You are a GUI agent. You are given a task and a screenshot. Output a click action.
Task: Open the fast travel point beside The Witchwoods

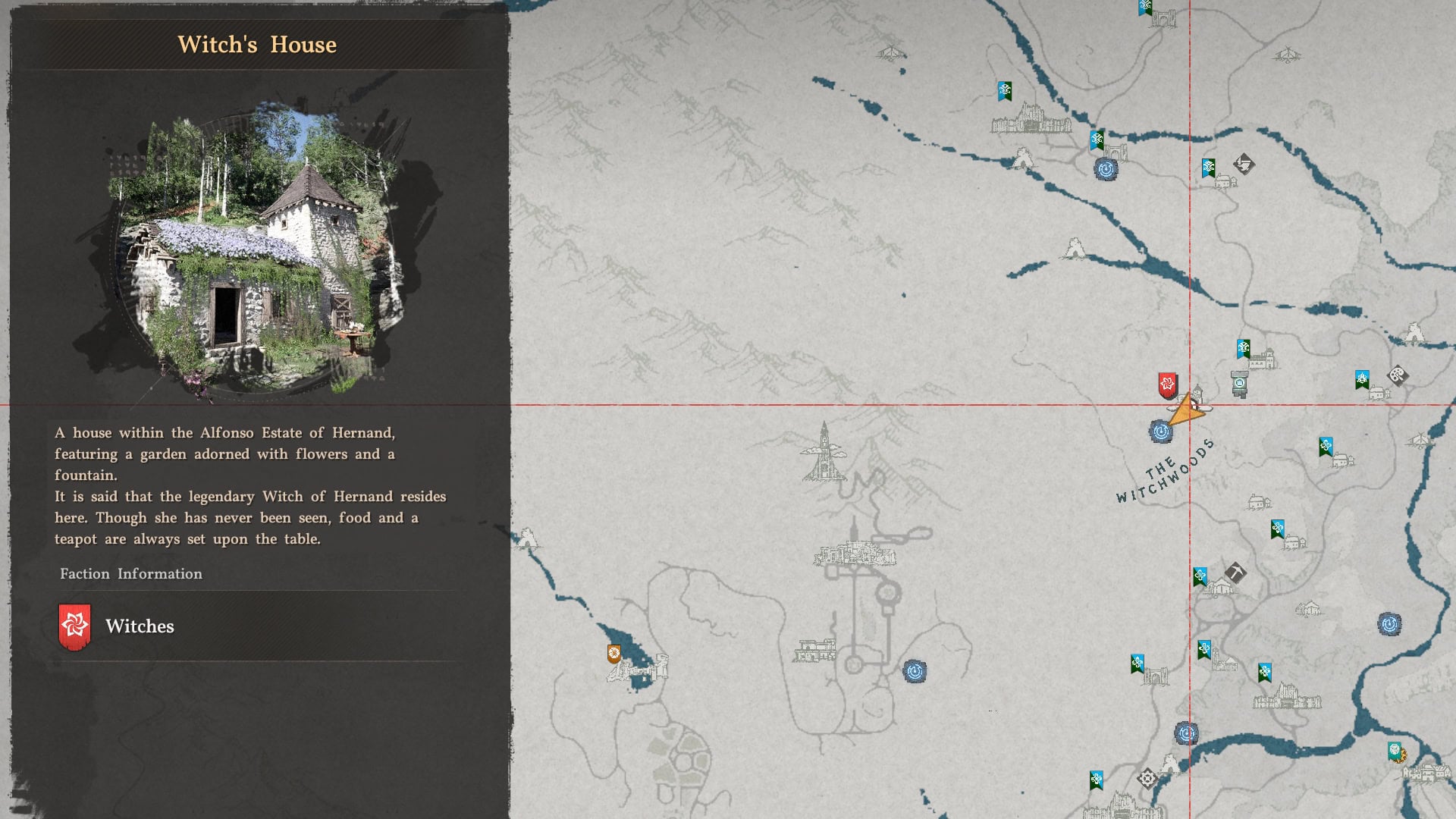click(x=1160, y=431)
